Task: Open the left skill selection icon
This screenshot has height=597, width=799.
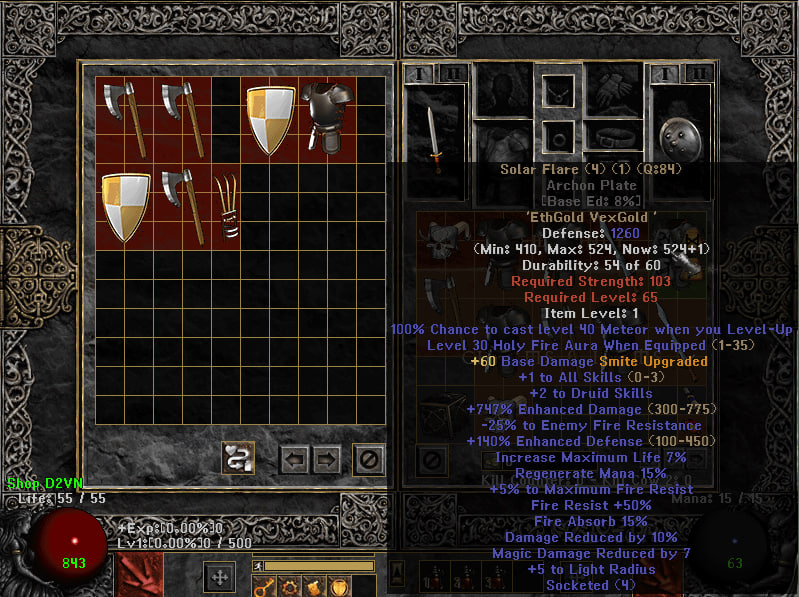Action: 139,577
